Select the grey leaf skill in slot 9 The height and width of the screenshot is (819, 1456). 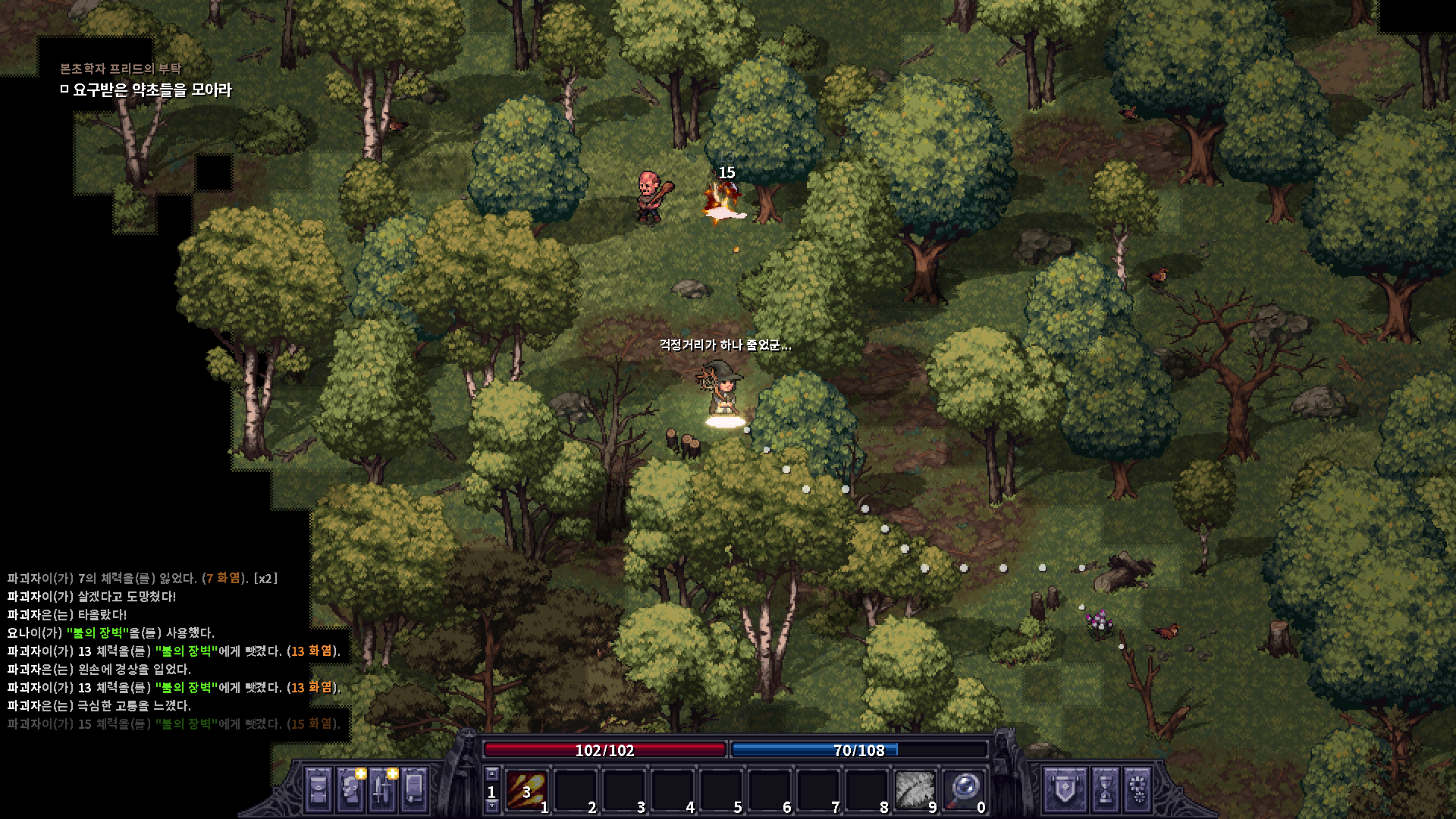(915, 791)
